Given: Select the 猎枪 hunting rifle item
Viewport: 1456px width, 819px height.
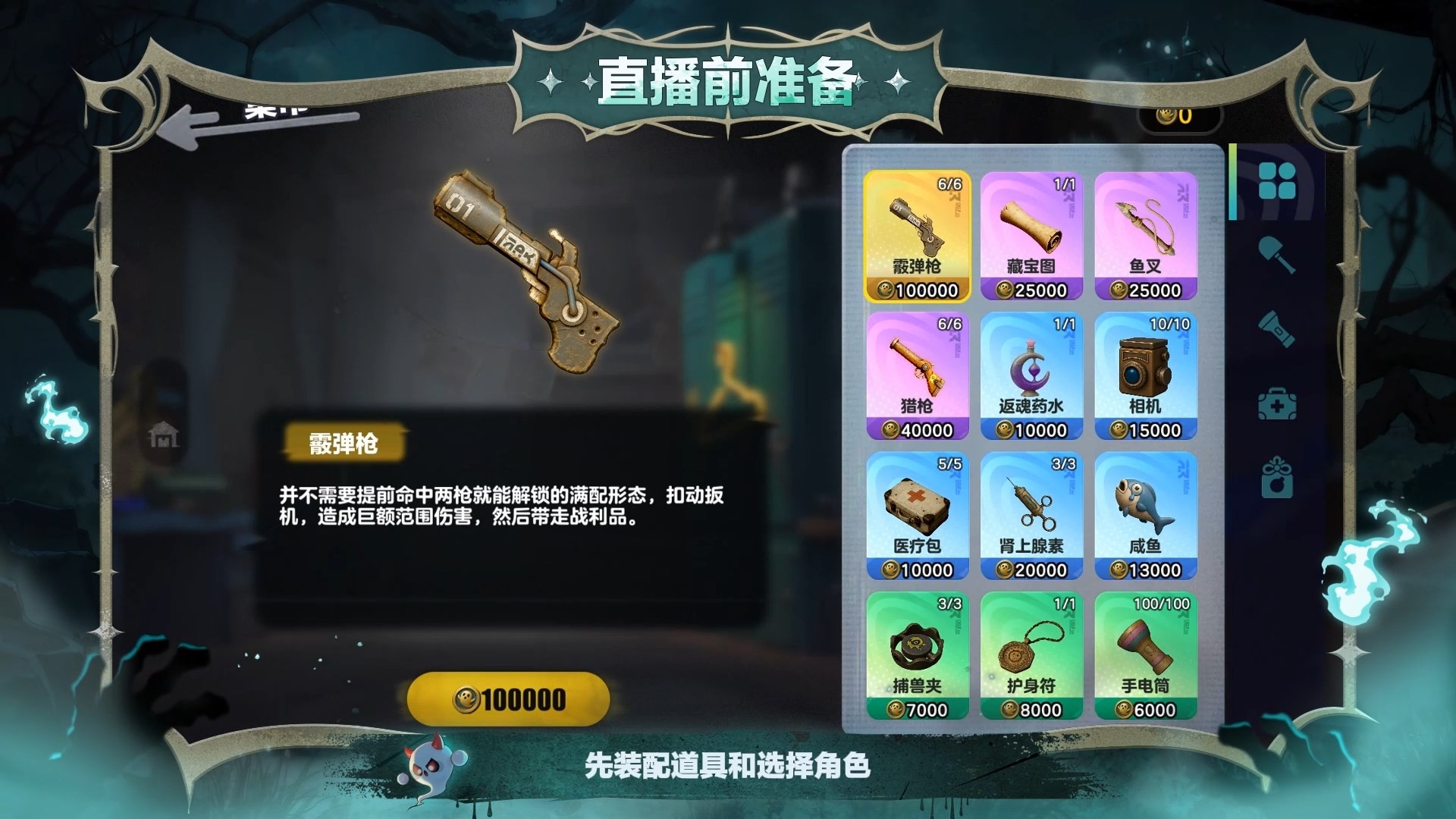Looking at the screenshot, I should tap(916, 372).
